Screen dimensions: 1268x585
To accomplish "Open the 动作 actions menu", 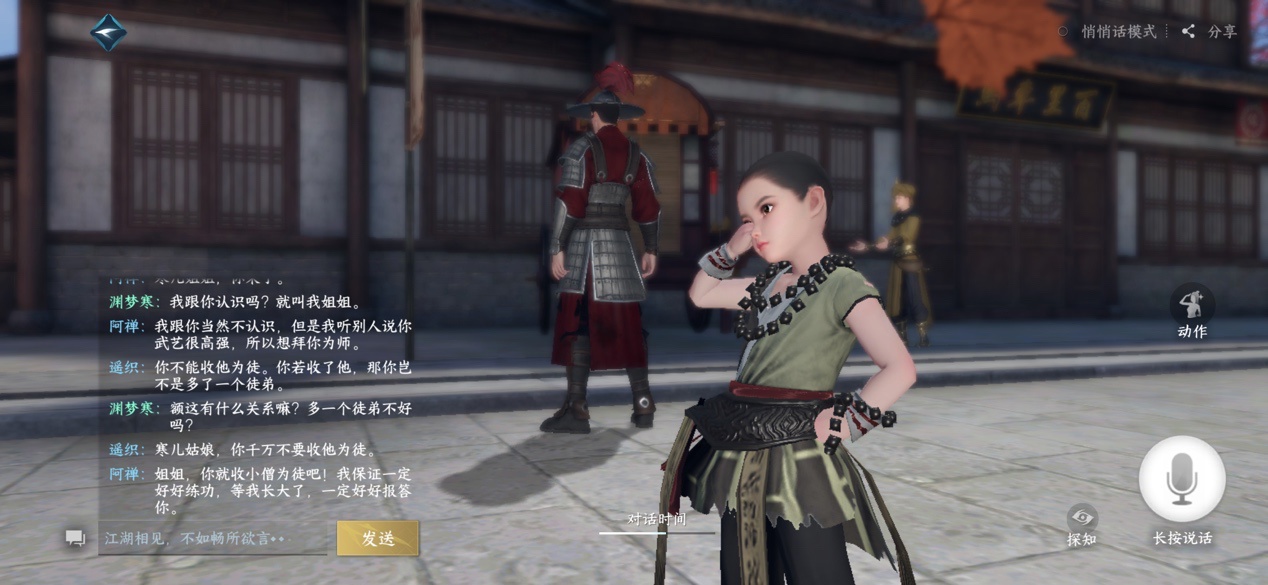I will click(1191, 312).
